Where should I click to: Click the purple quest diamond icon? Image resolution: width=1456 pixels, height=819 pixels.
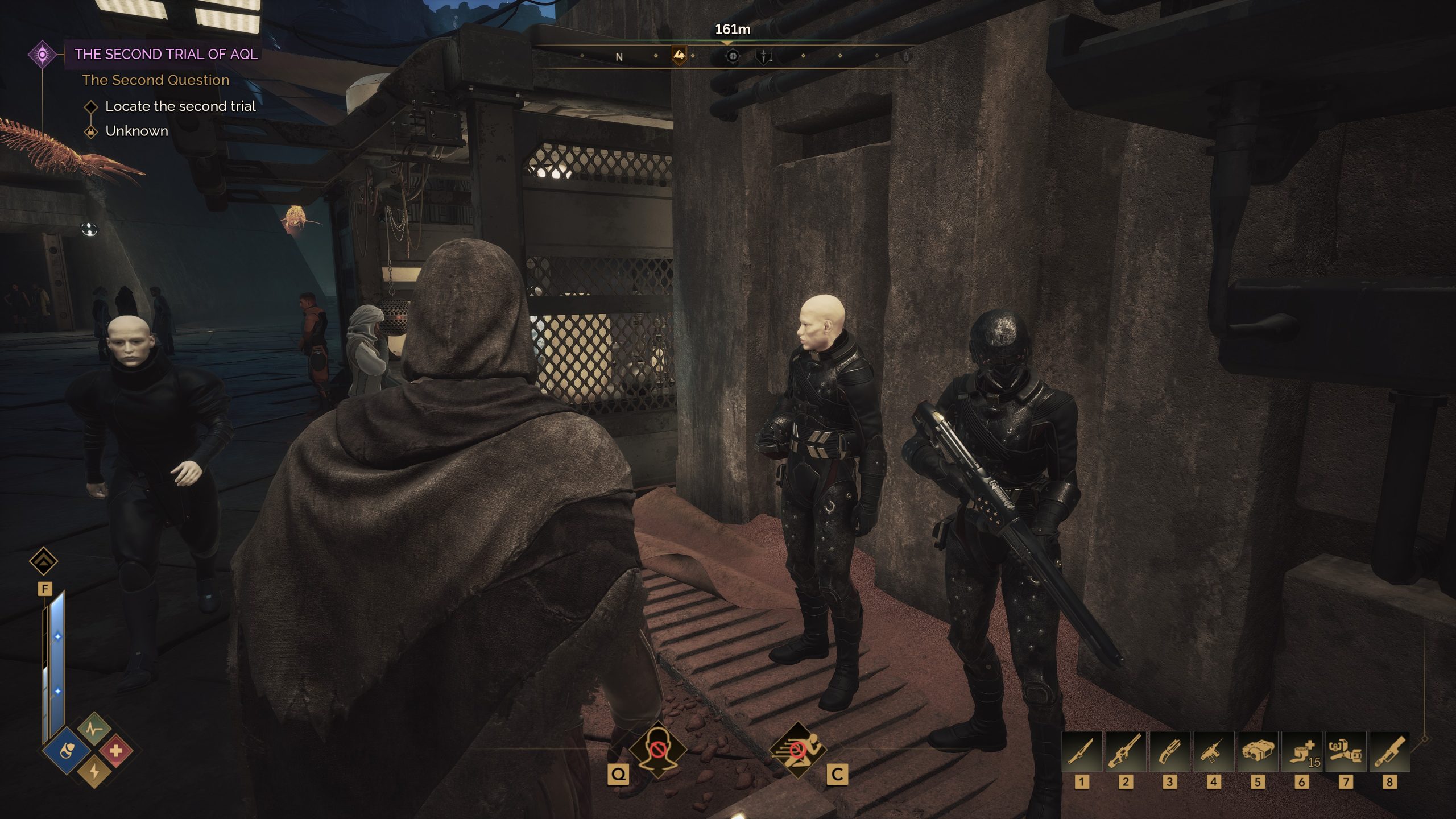[x=43, y=55]
